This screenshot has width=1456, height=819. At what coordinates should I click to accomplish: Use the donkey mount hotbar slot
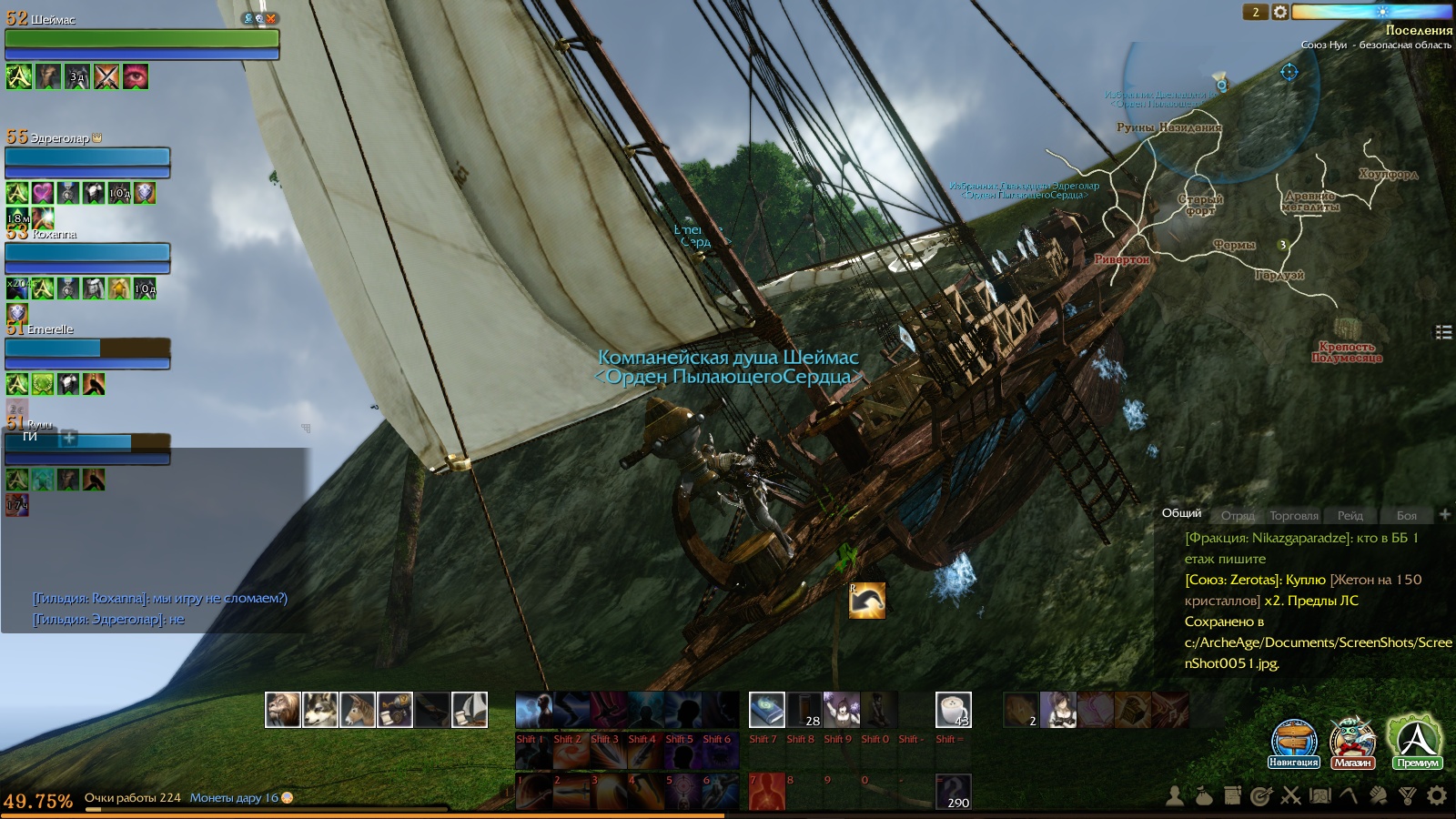[358, 710]
